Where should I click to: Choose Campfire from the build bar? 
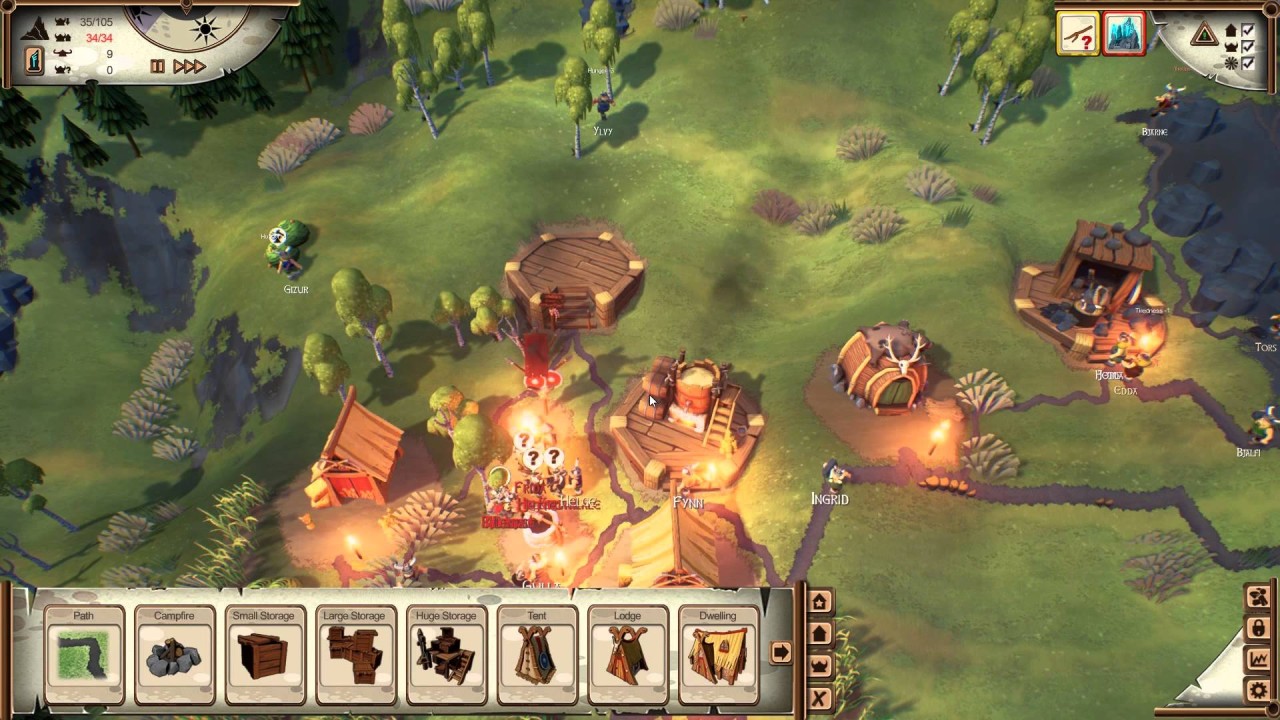click(x=174, y=655)
